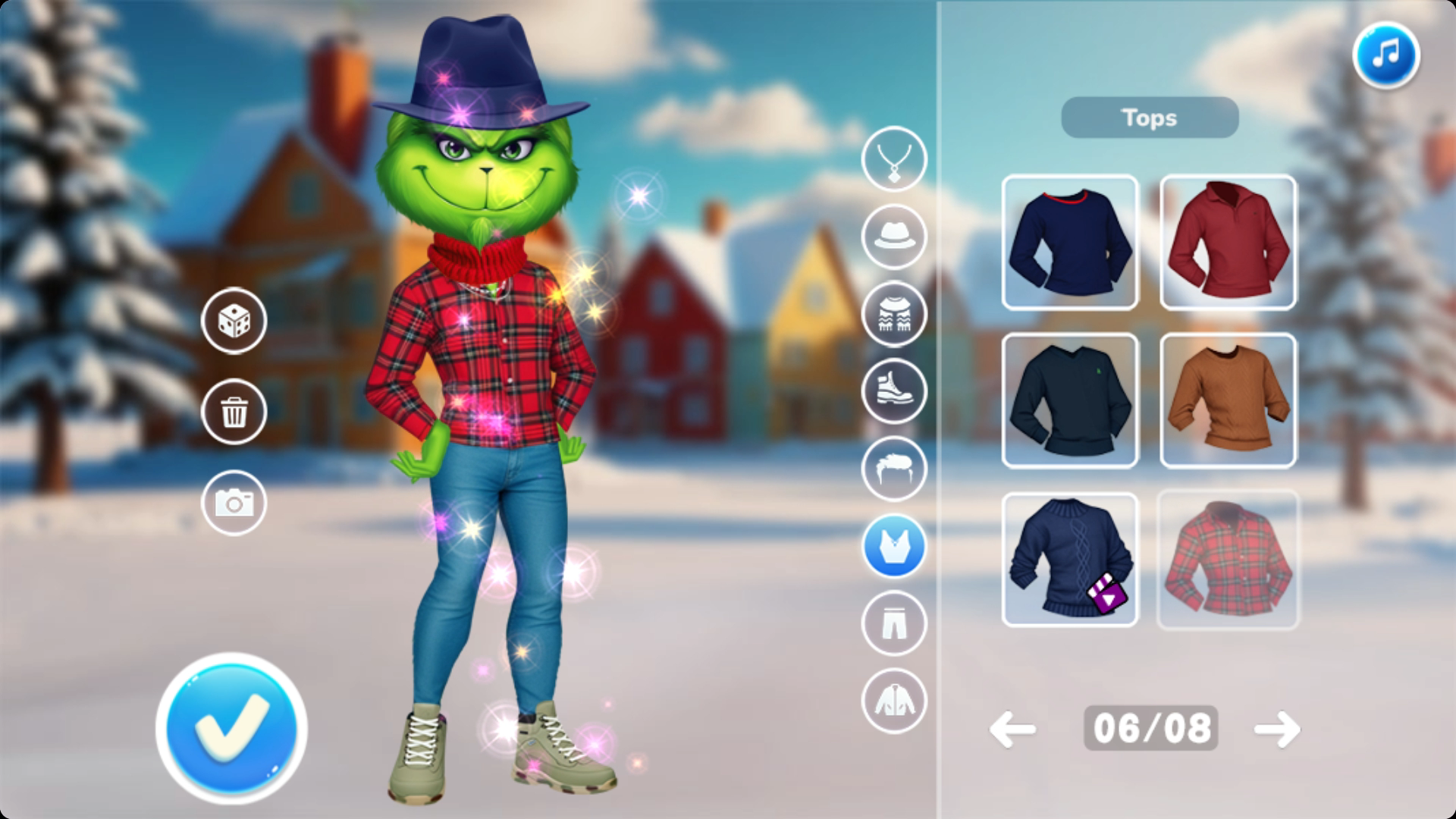This screenshot has width=1456, height=819.
Task: Randomize the outfit with the dice button
Action: click(x=234, y=321)
